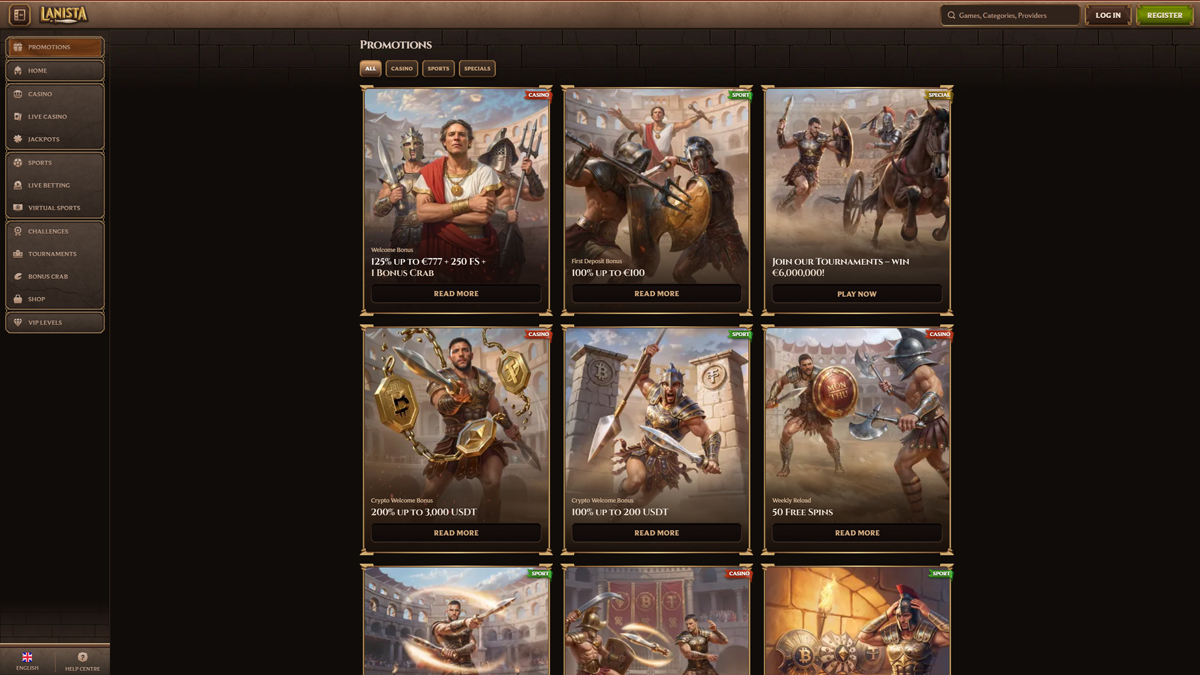Open the English language selector
This screenshot has height=675, width=1200.
pos(27,660)
